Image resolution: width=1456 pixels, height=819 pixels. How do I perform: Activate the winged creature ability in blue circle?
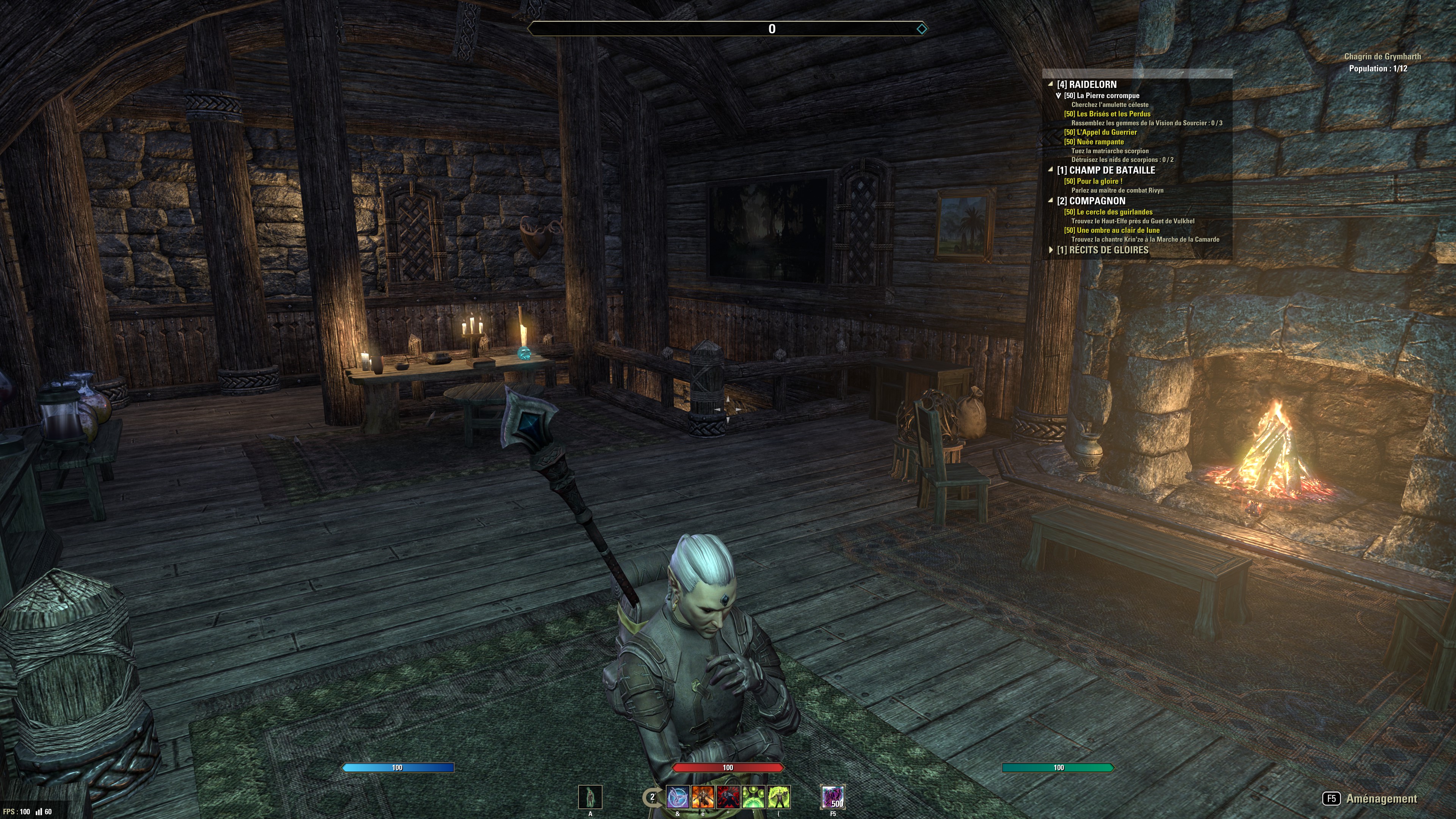point(678,797)
